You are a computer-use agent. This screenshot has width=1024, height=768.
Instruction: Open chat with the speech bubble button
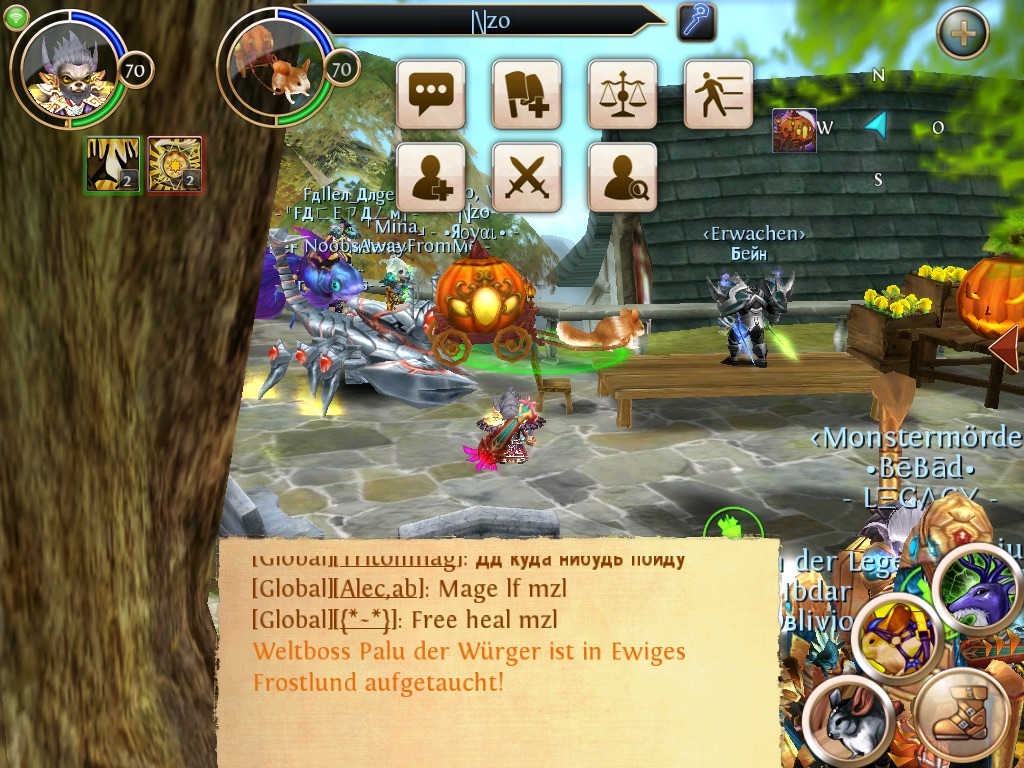point(431,94)
